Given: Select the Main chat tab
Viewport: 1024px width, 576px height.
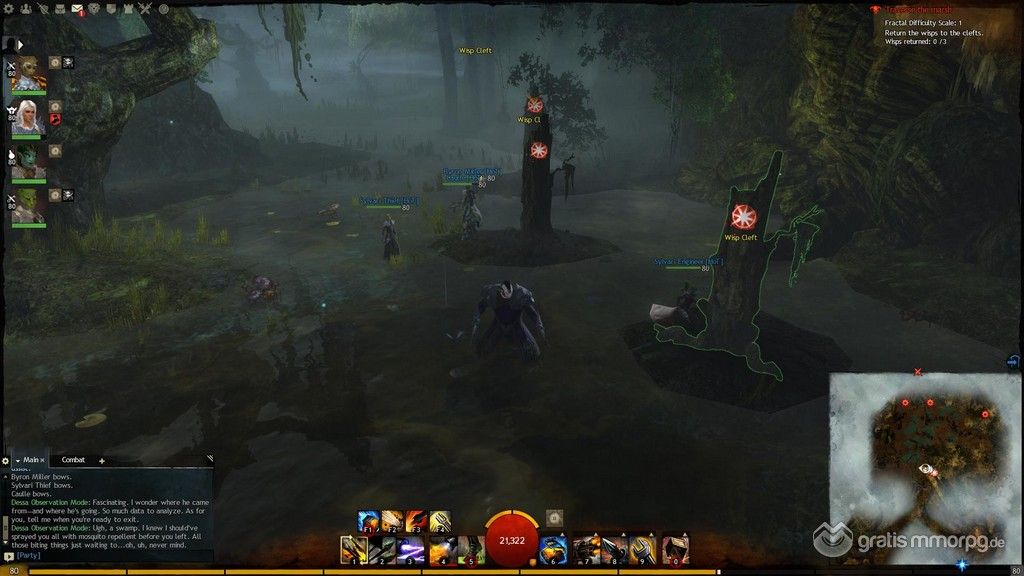Looking at the screenshot, I should click(x=32, y=460).
